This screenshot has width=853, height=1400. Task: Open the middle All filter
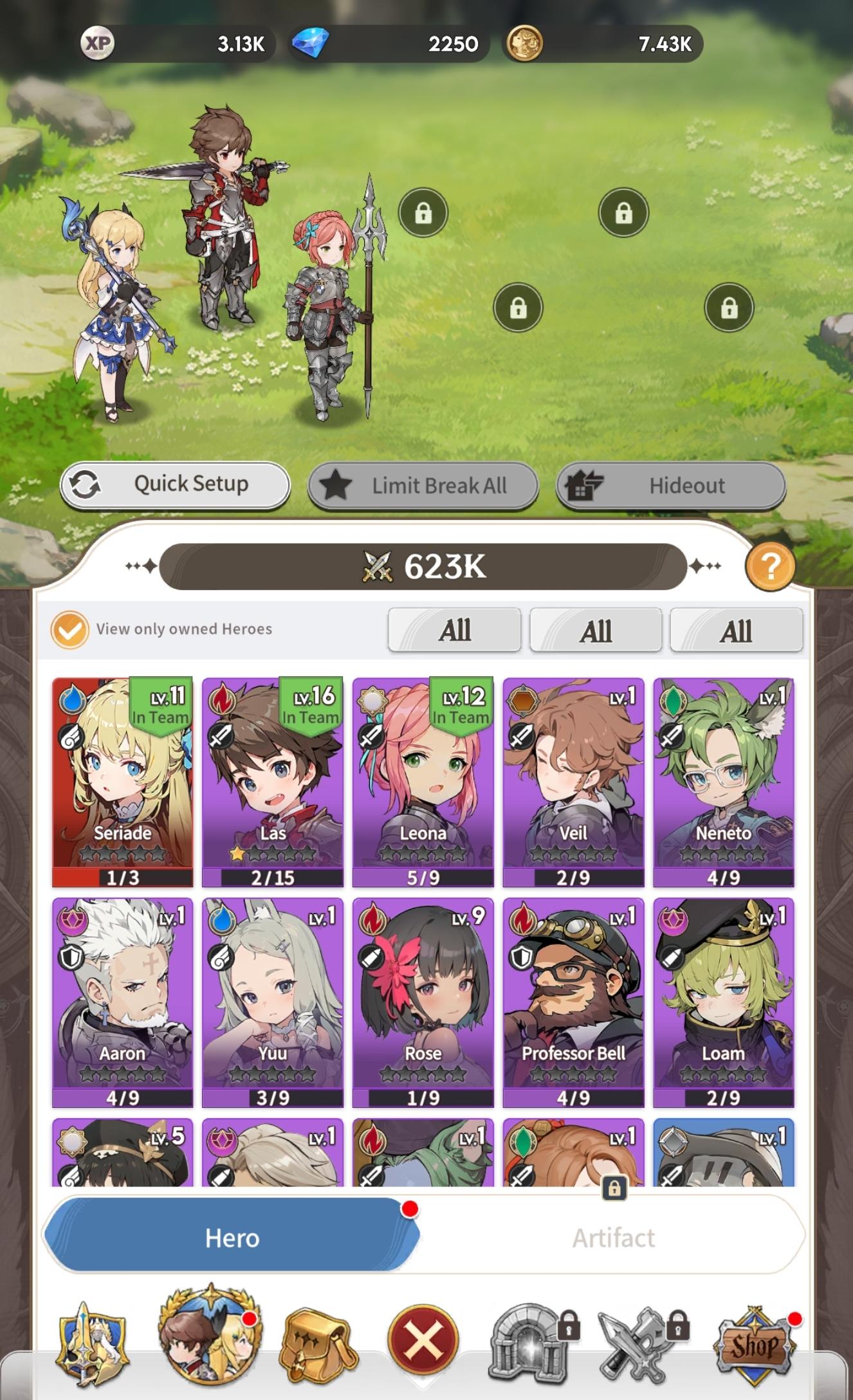(x=596, y=630)
